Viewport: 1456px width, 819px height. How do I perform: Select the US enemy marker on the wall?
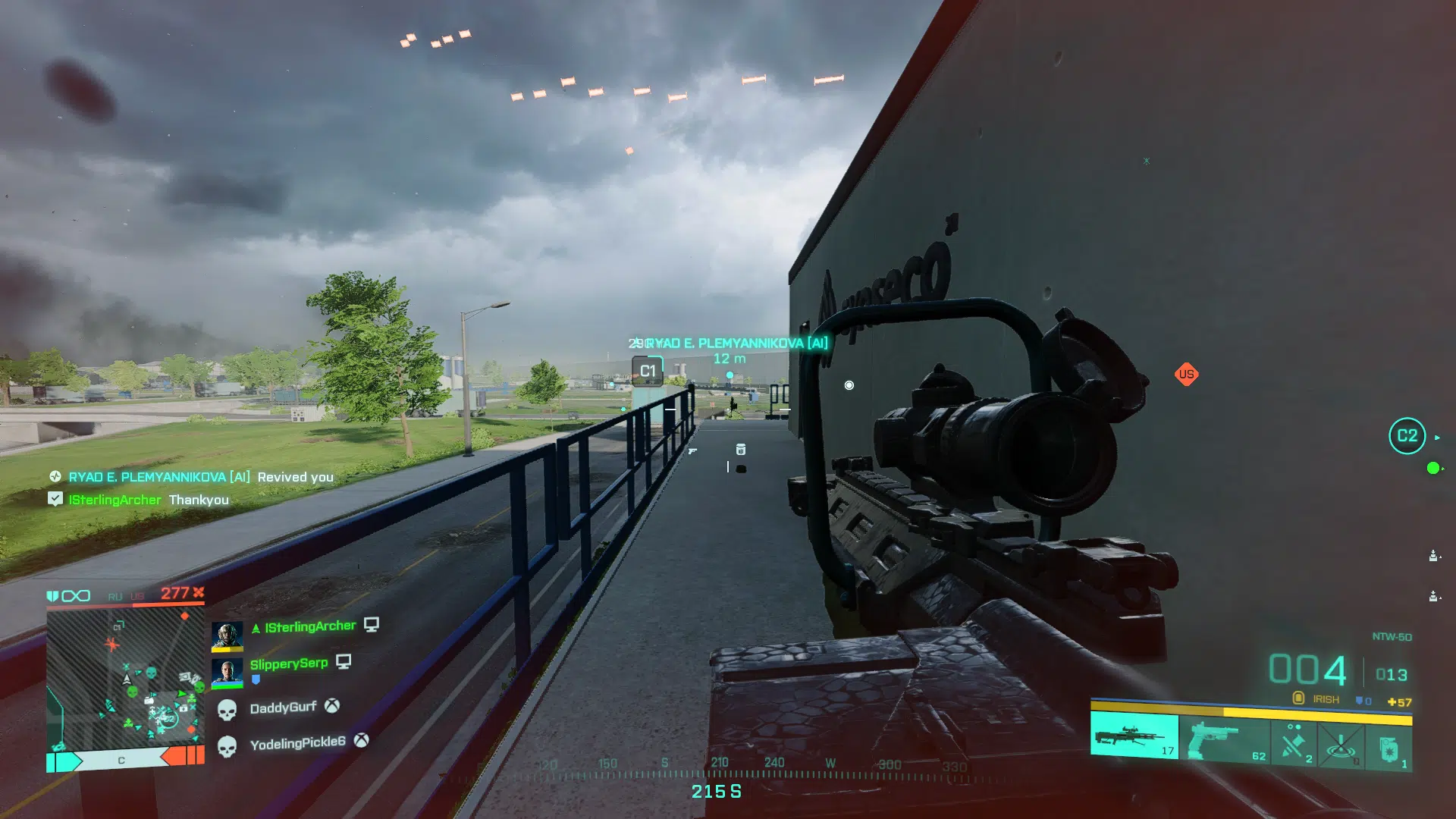click(x=1188, y=375)
